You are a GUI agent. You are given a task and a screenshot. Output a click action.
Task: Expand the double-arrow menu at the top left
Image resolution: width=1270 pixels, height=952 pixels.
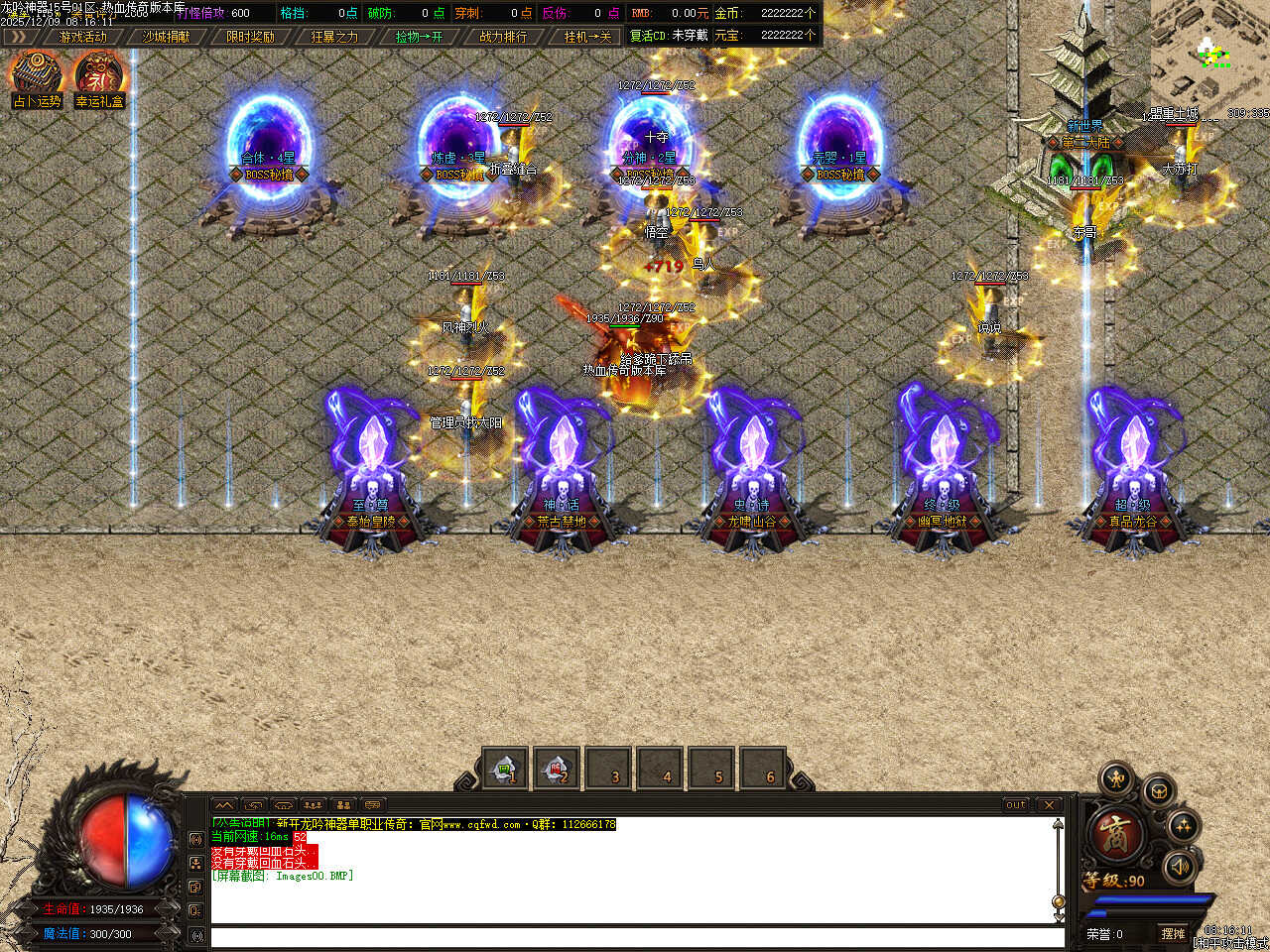pyautogui.click(x=19, y=37)
